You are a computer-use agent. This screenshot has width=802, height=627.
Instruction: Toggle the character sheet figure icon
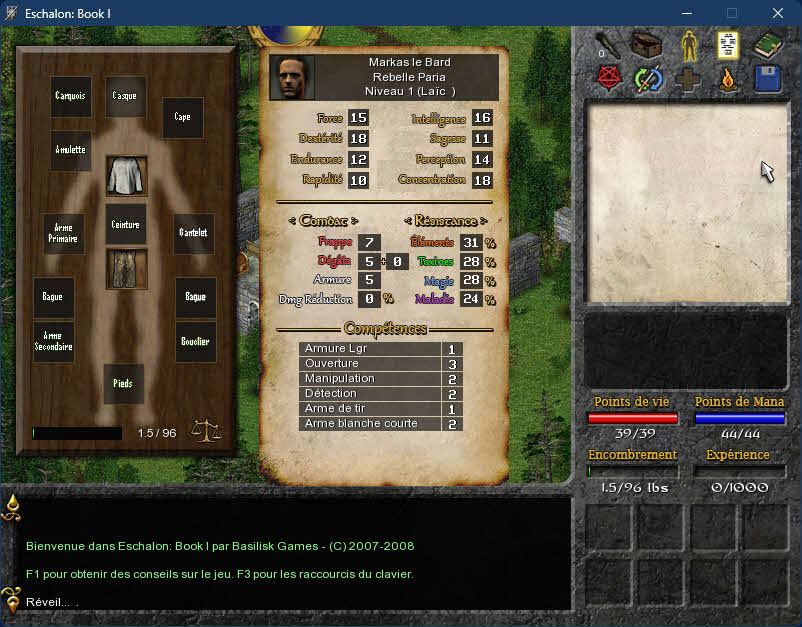click(x=690, y=46)
